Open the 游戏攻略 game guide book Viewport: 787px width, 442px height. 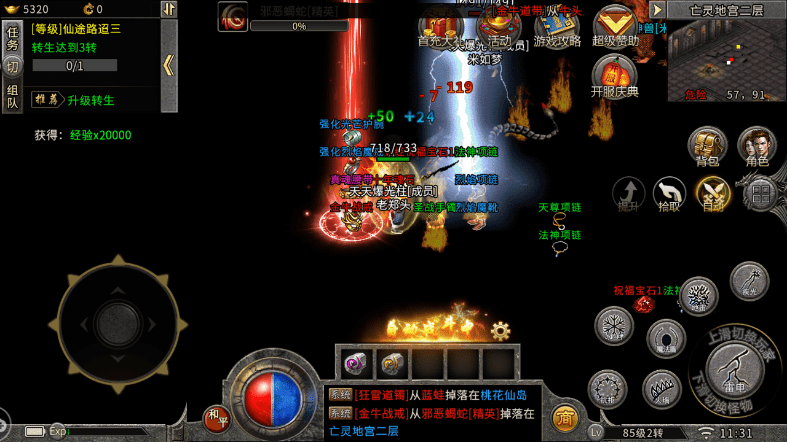click(x=556, y=27)
